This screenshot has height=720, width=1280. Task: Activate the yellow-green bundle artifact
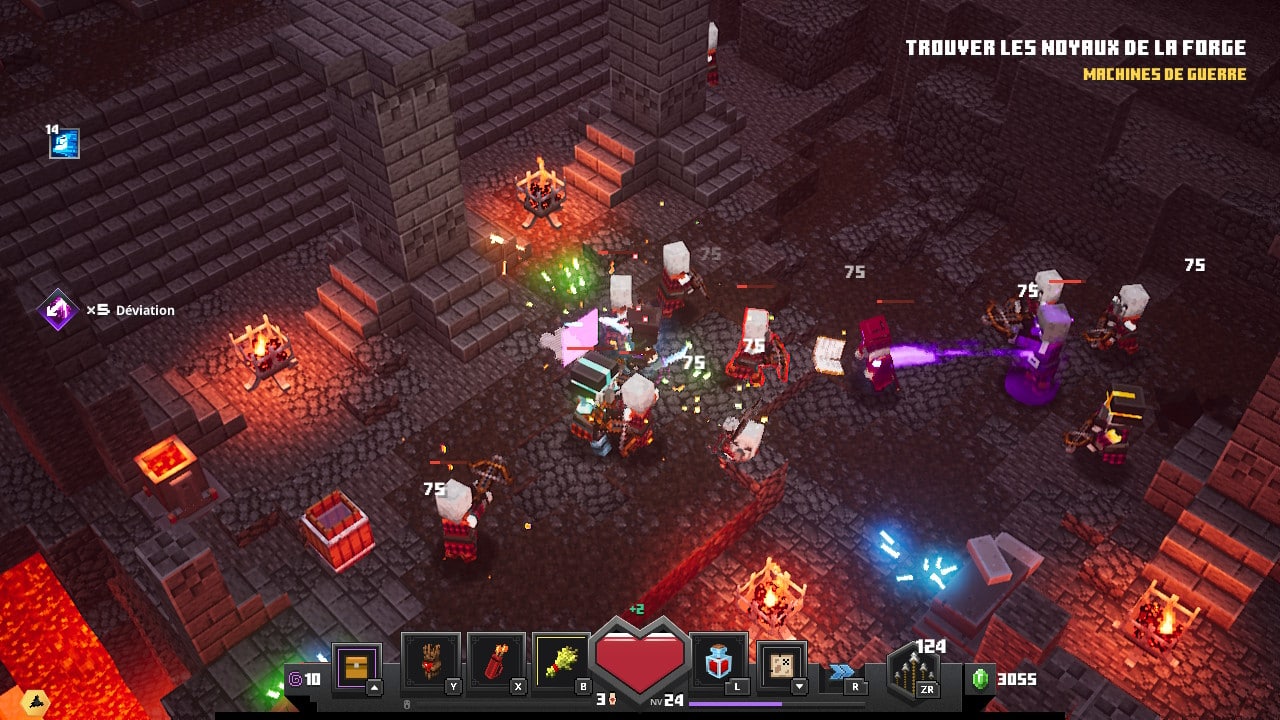pyautogui.click(x=562, y=662)
